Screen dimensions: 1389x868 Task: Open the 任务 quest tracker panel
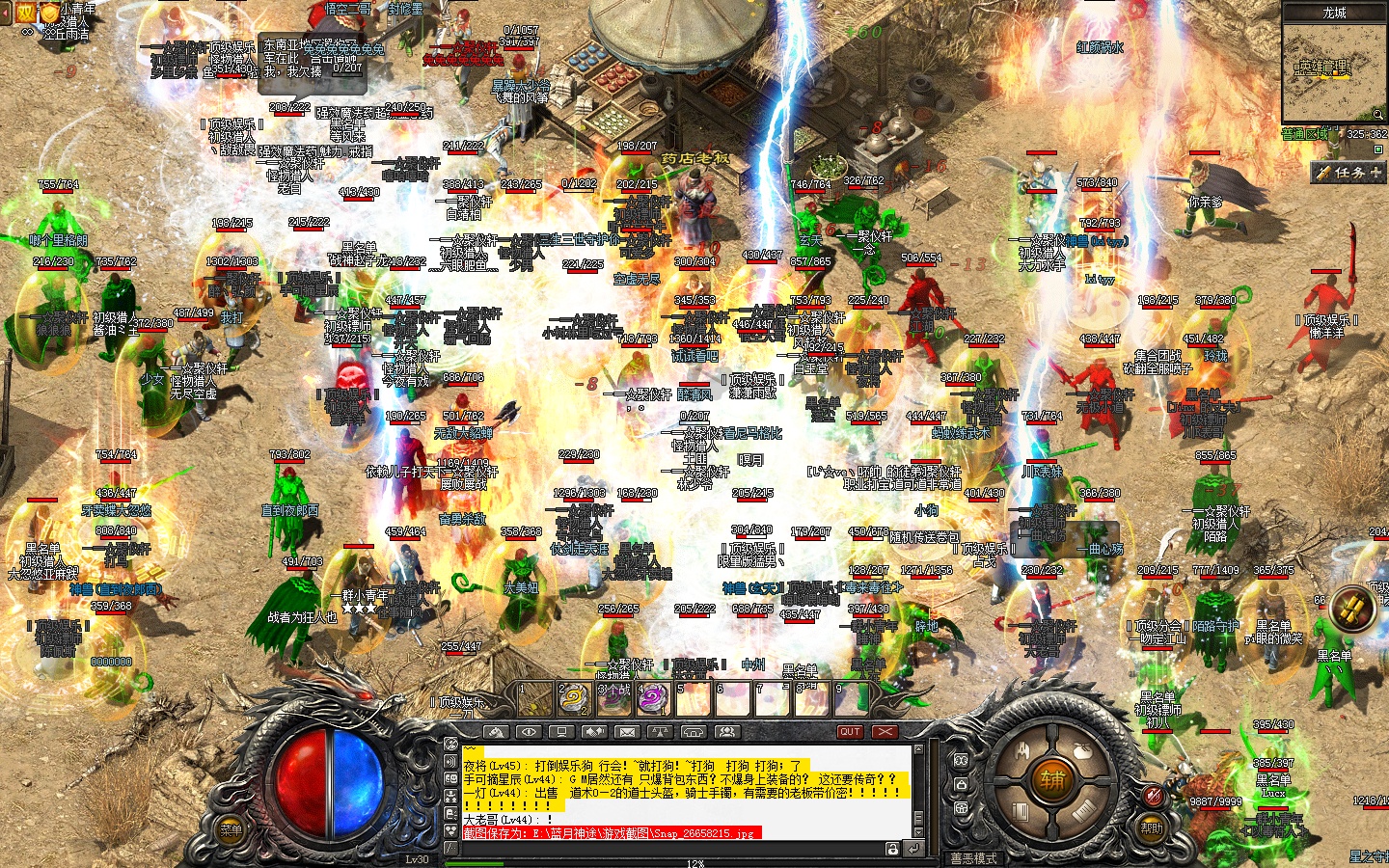click(x=1348, y=173)
